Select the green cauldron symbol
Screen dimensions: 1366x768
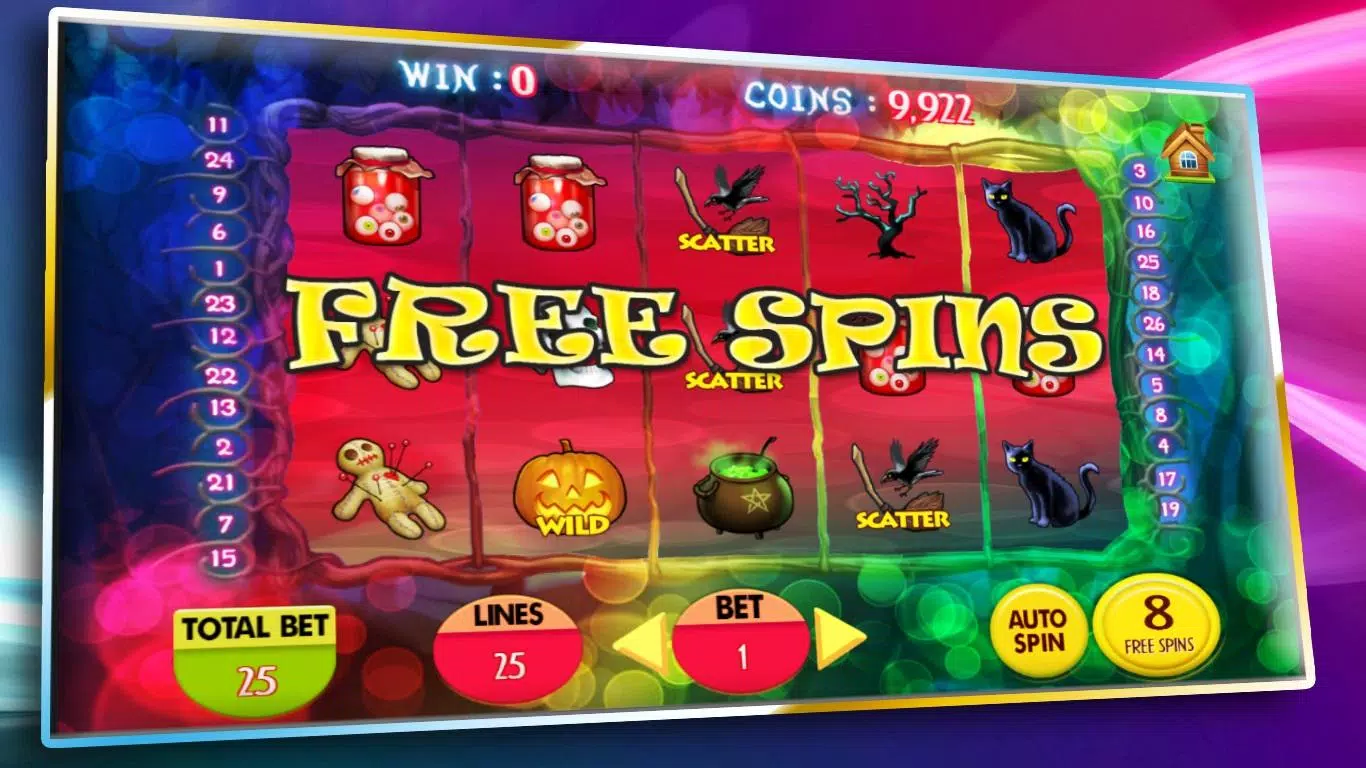point(745,485)
